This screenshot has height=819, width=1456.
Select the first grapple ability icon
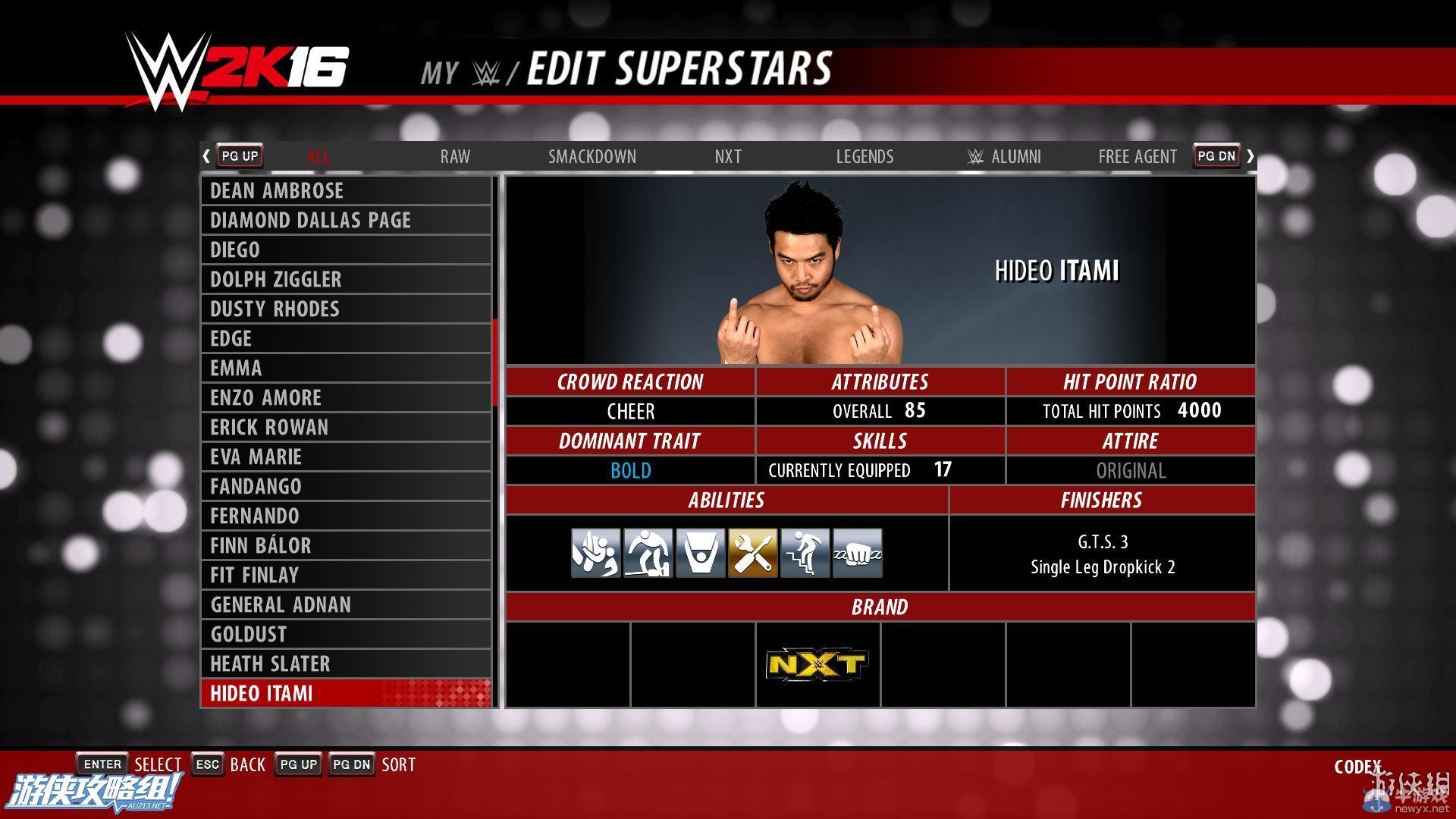[595, 552]
